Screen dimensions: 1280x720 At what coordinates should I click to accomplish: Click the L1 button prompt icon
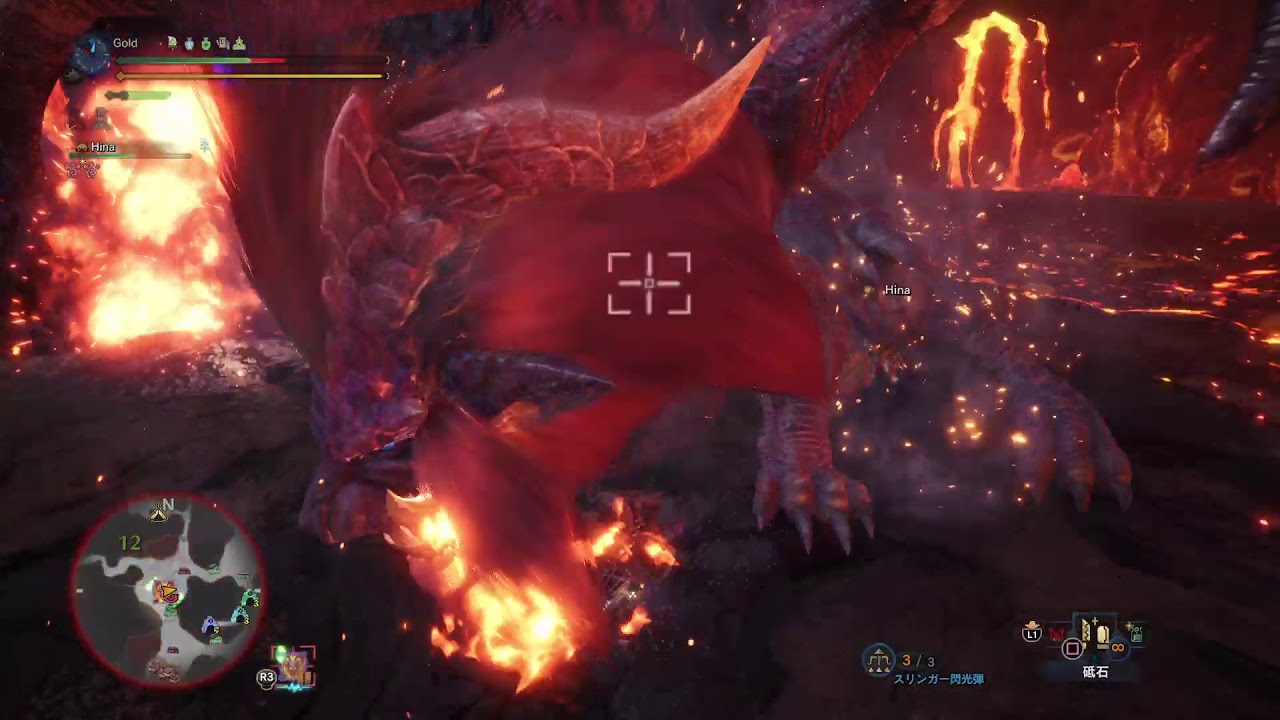tap(1032, 633)
